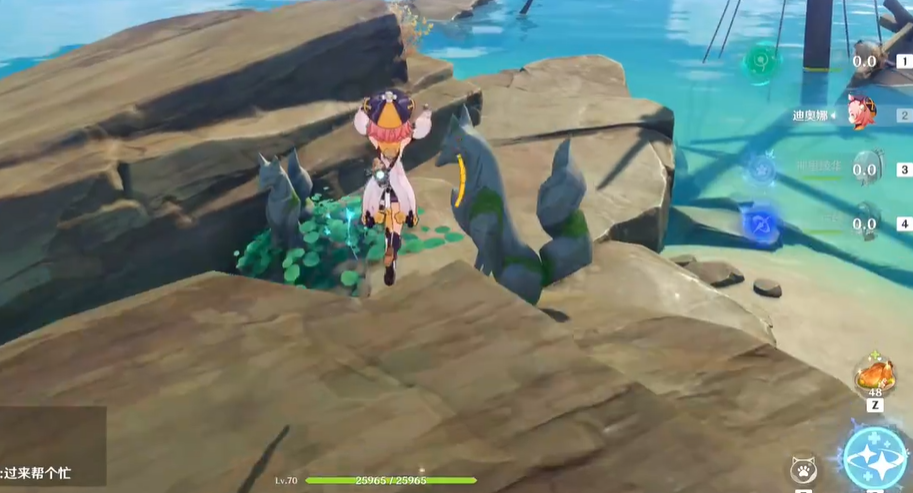Switch to party member in slot 3

point(866,168)
